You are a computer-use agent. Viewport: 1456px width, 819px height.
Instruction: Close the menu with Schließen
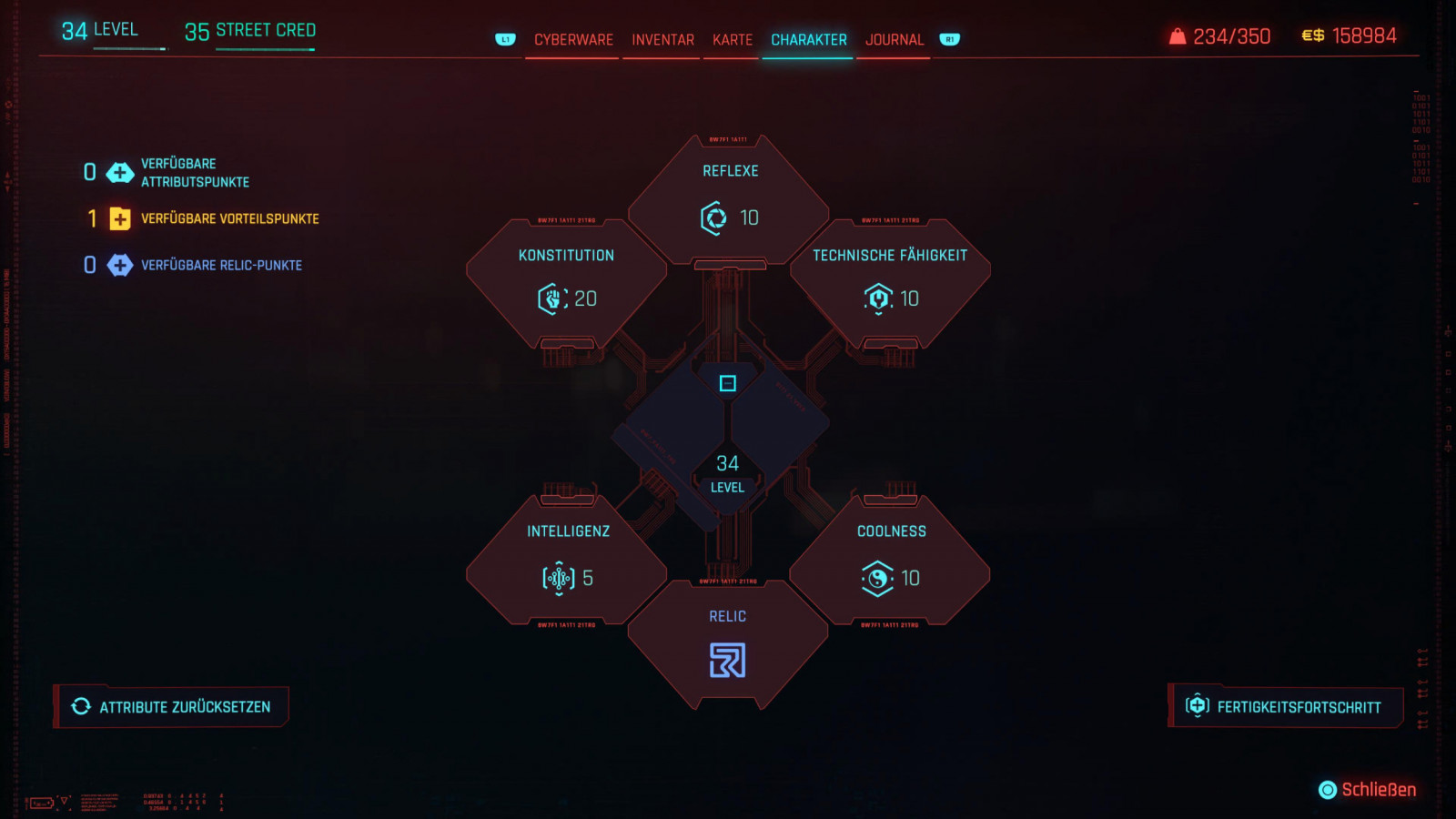point(1368,790)
